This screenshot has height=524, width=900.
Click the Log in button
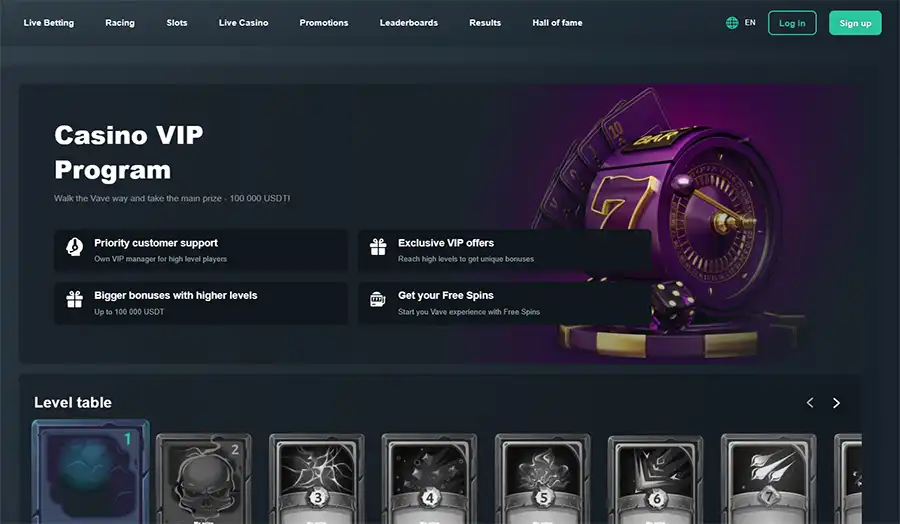(792, 23)
